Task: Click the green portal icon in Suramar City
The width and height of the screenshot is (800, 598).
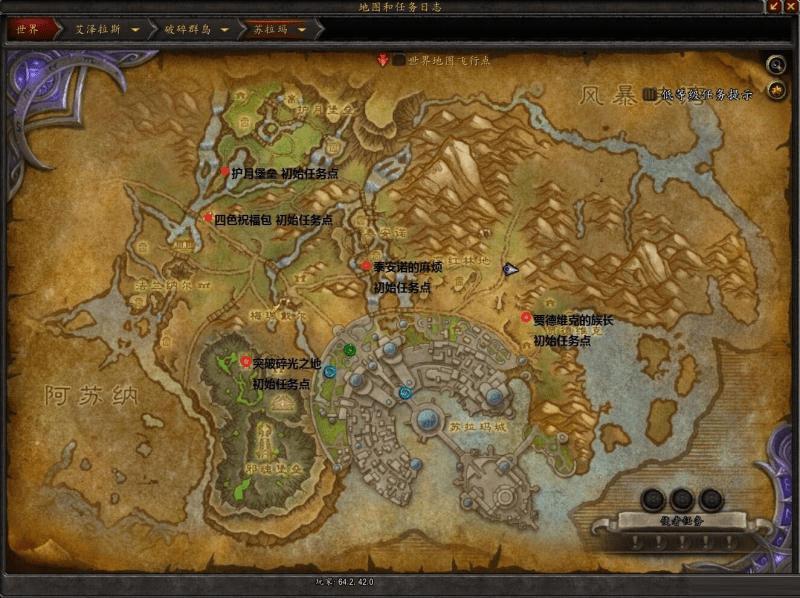Action: coord(349,349)
